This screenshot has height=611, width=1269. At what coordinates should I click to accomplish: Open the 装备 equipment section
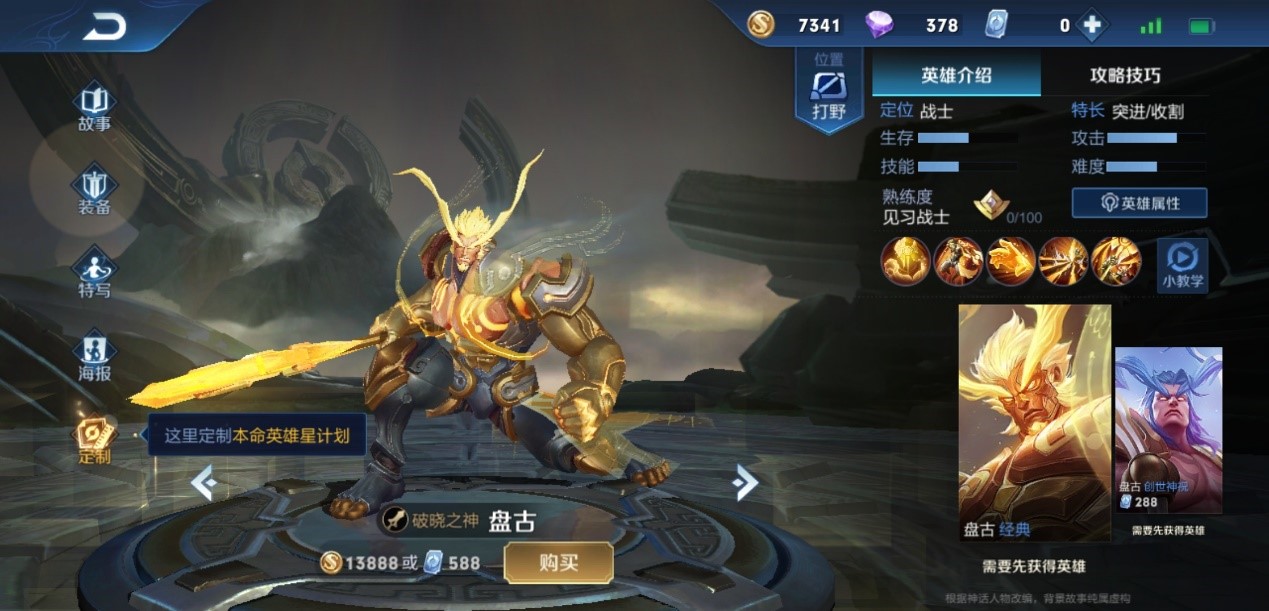point(95,191)
